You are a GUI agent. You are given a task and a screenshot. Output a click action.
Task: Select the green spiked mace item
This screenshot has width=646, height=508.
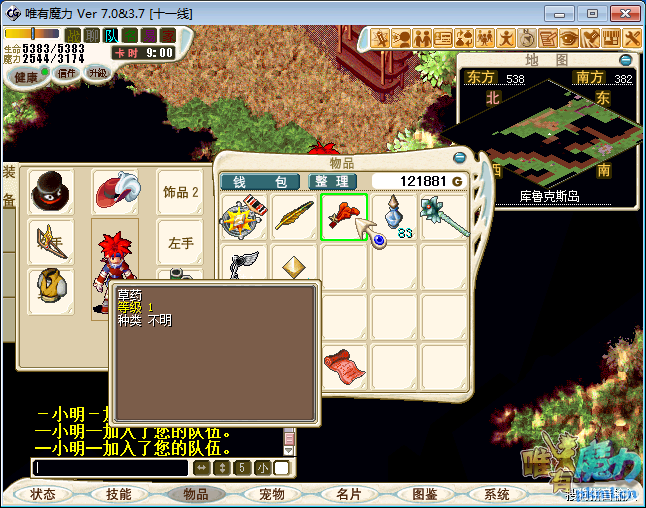tap(443, 217)
